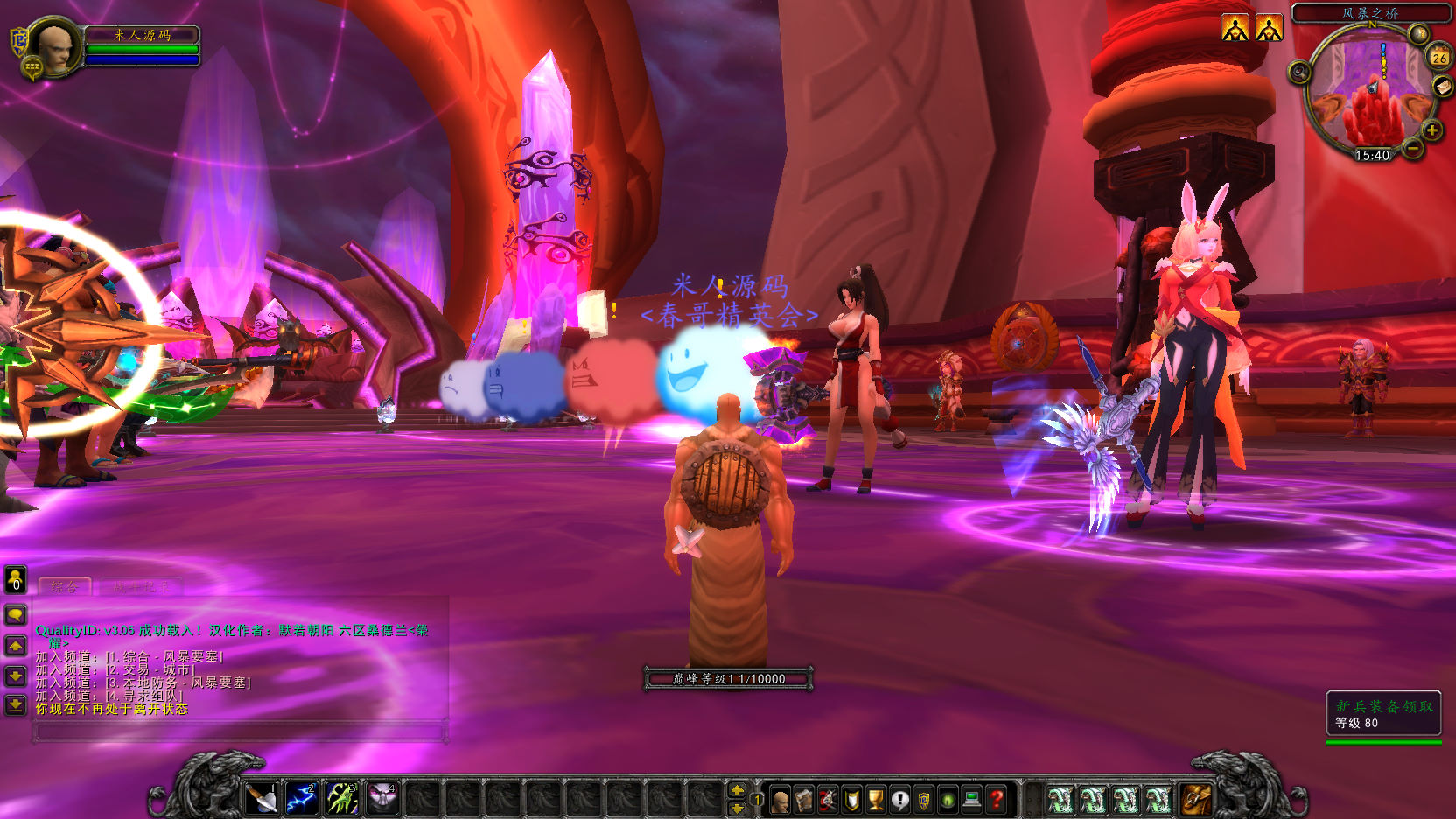Toggle the minimap tracking magnifier button

[x=1299, y=72]
